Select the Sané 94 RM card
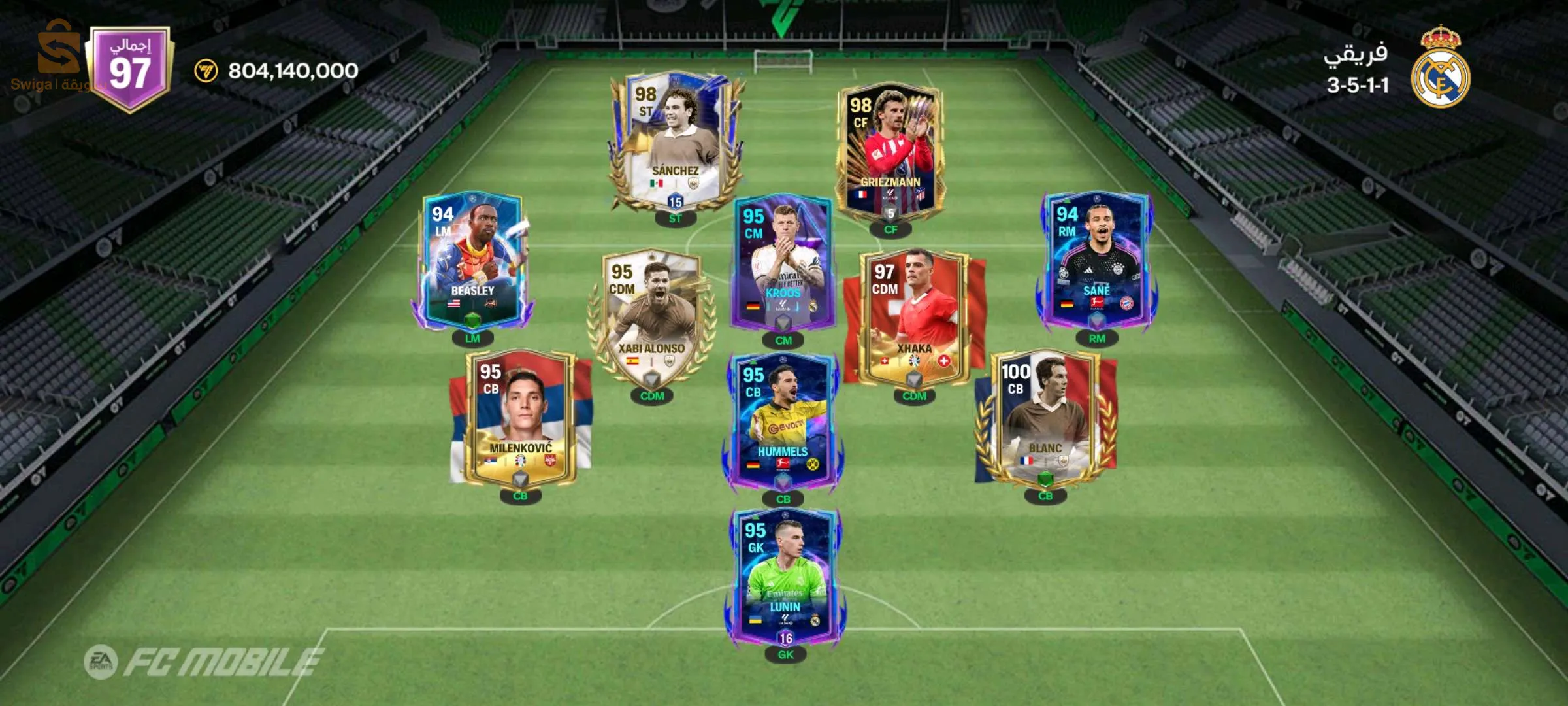This screenshot has height=706, width=1568. pos(1096,260)
